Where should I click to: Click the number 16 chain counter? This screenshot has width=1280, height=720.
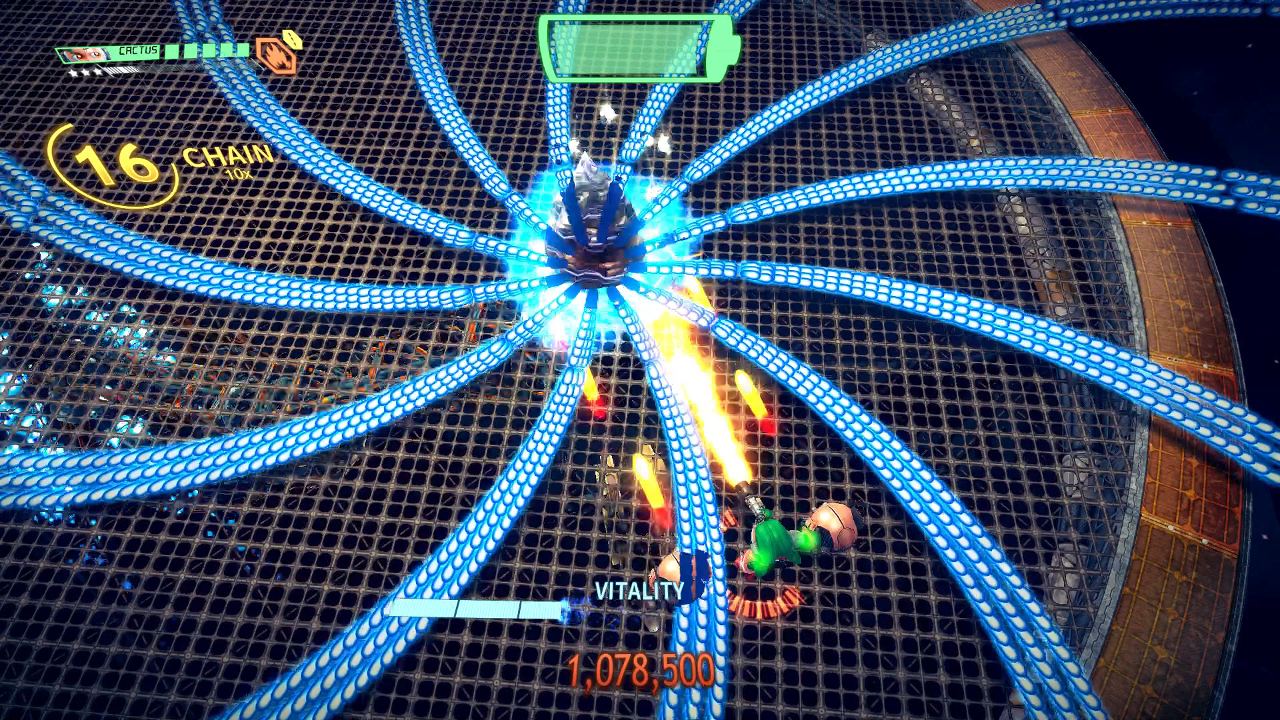point(113,163)
